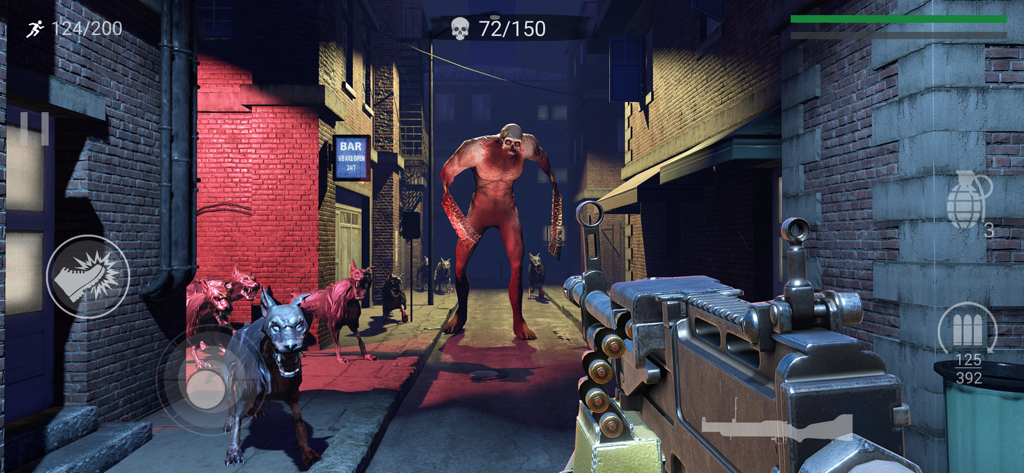
Task: Switch weapon via the gun silhouette icon
Action: point(776,425)
